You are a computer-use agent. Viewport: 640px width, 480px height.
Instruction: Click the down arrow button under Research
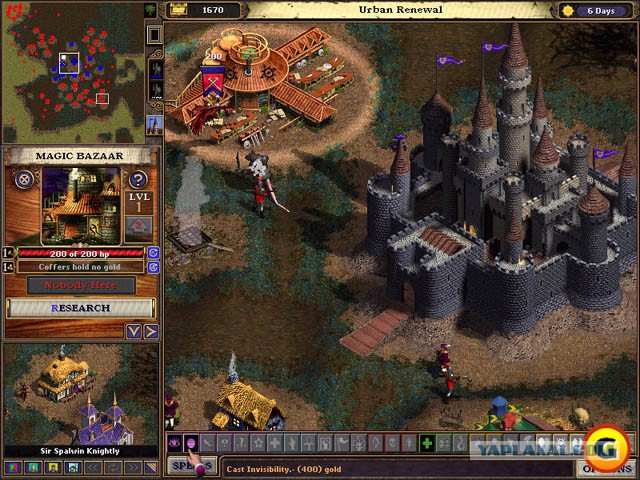tap(134, 331)
